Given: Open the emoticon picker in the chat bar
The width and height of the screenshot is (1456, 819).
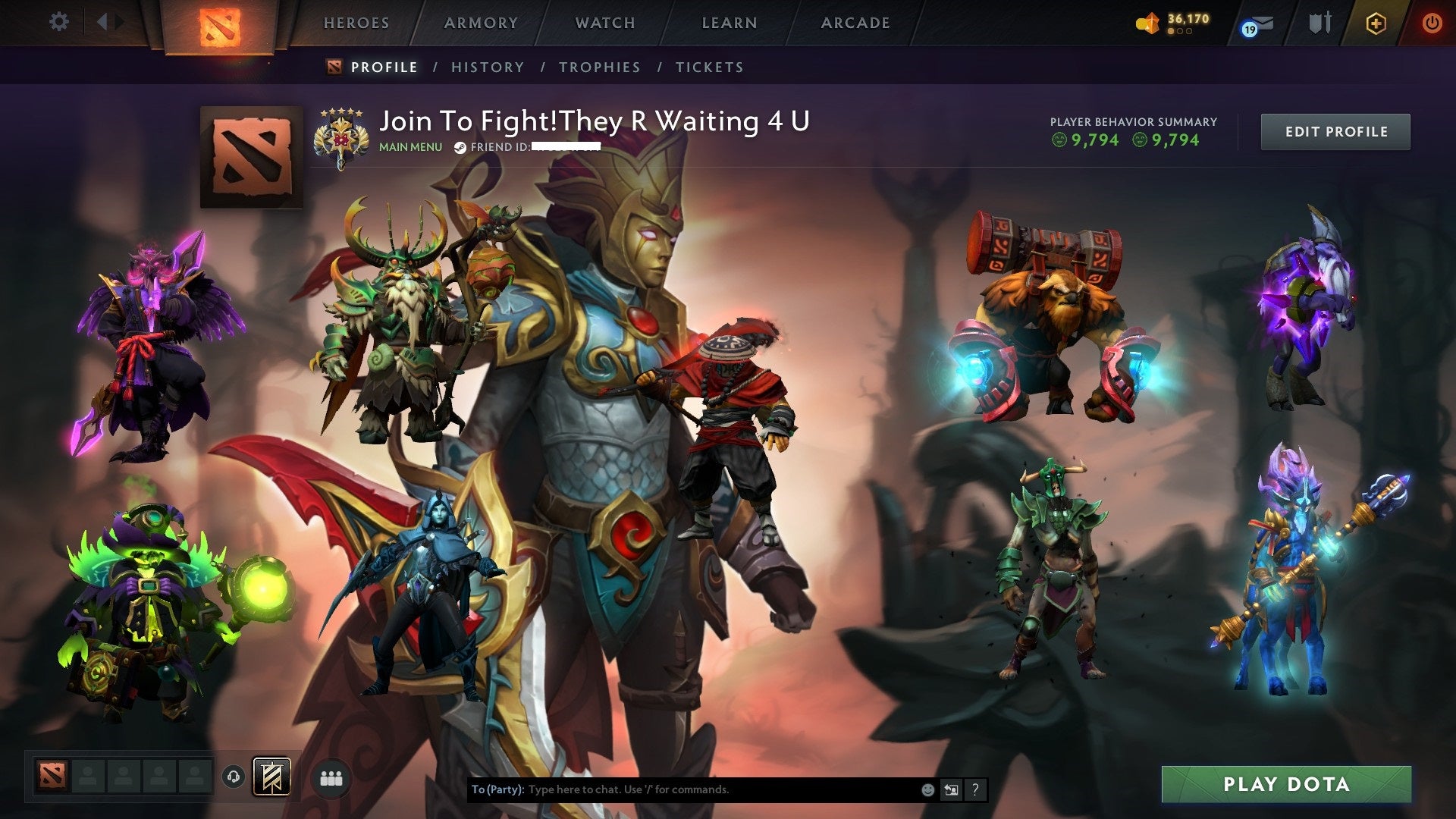Looking at the screenshot, I should click(x=927, y=789).
